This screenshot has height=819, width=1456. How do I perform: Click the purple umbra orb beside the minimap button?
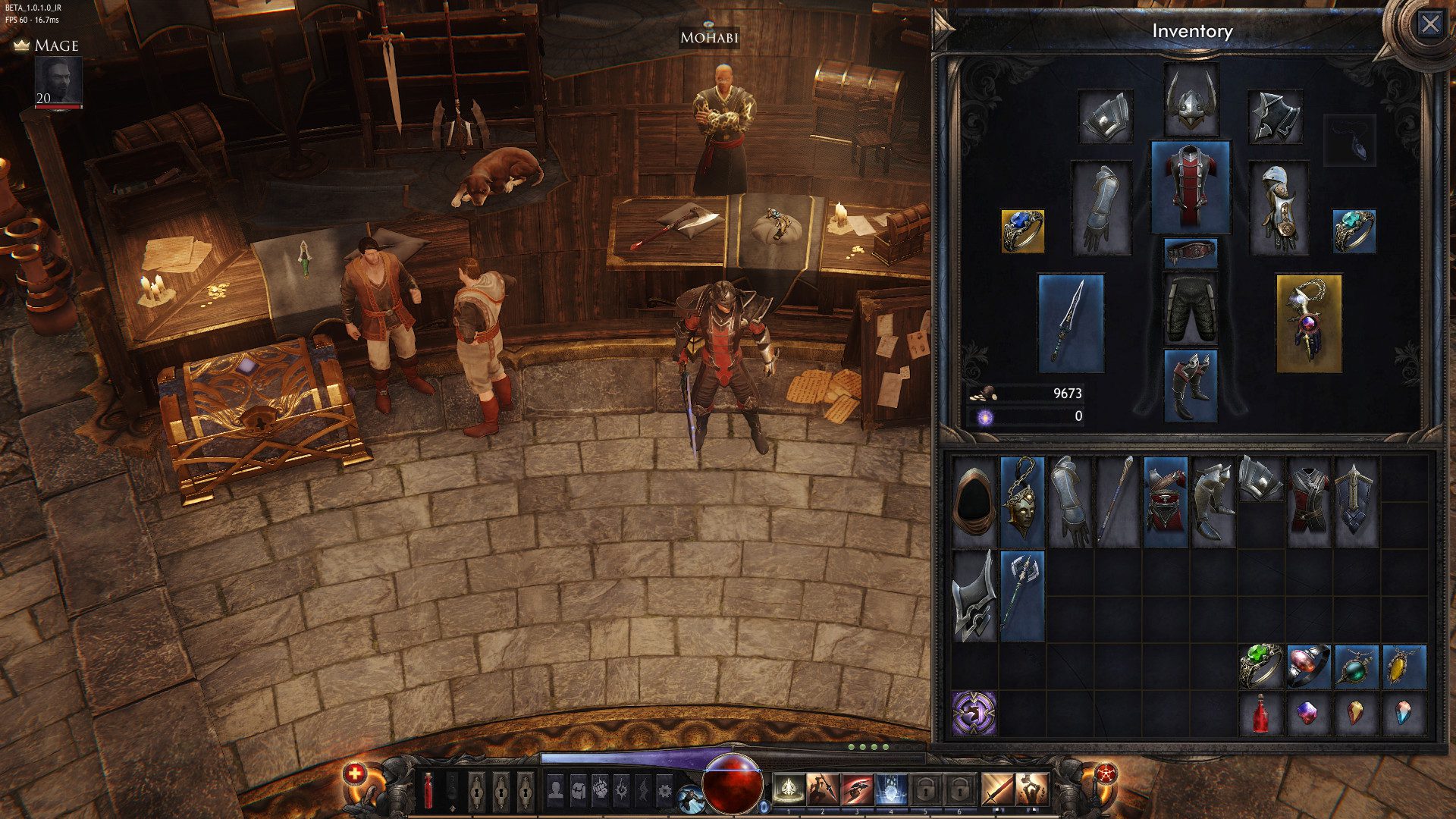[764, 805]
